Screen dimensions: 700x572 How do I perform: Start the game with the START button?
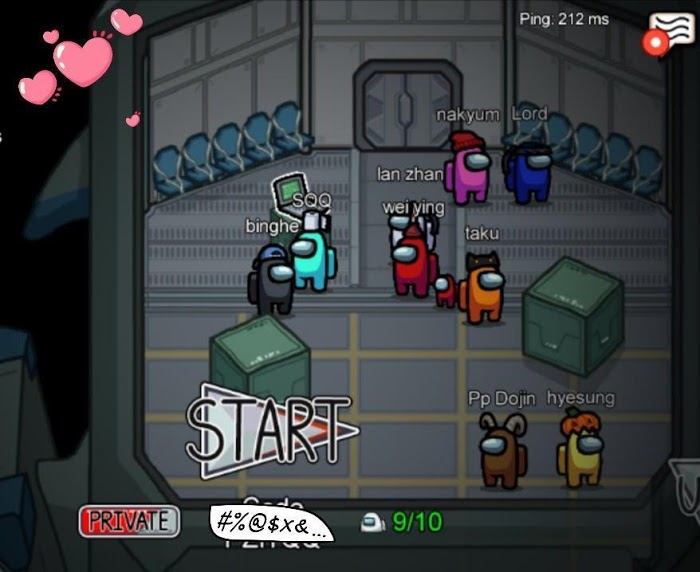pyautogui.click(x=270, y=430)
